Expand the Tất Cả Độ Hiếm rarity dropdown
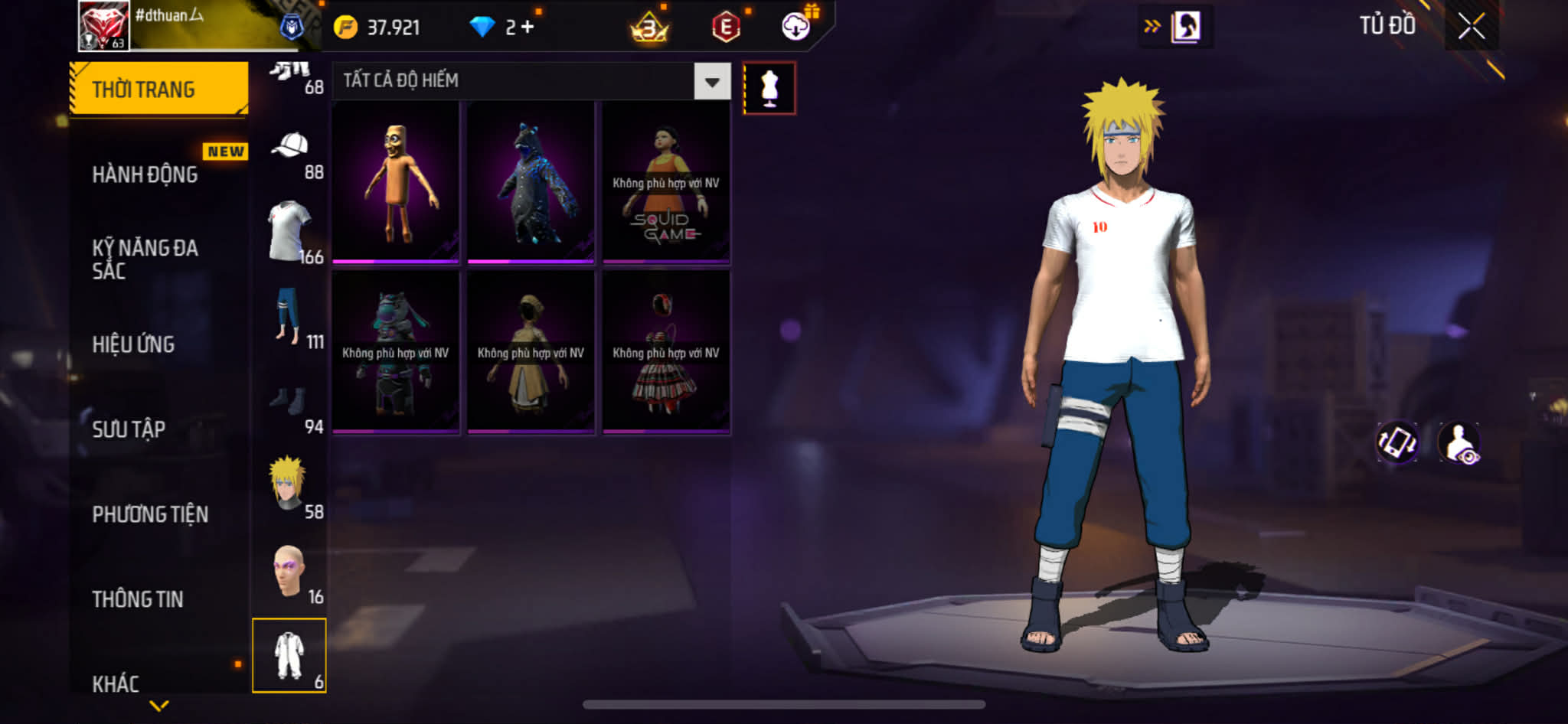The image size is (1568, 724). point(712,81)
